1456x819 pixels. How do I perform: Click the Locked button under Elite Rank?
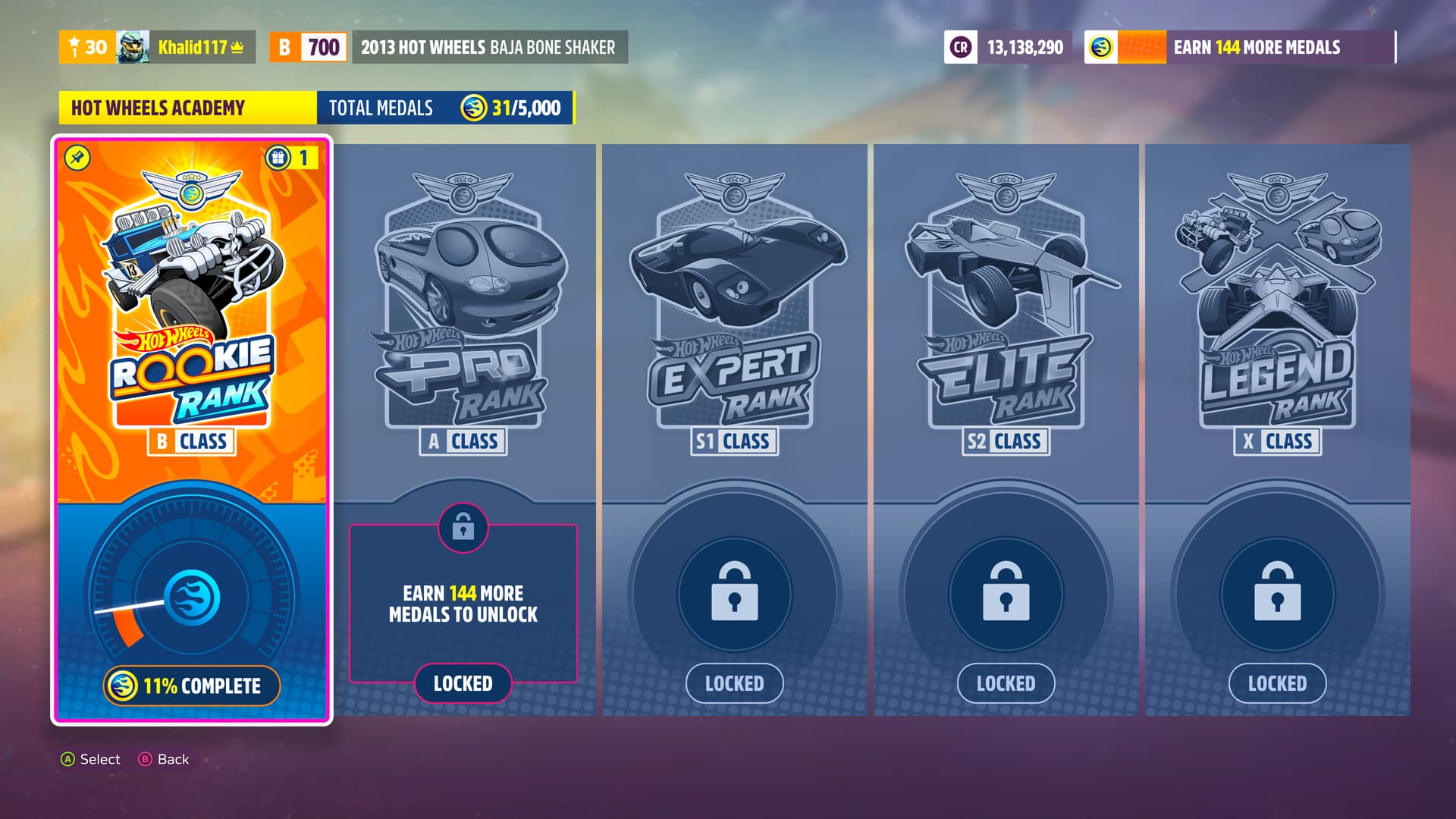pyautogui.click(x=1006, y=683)
